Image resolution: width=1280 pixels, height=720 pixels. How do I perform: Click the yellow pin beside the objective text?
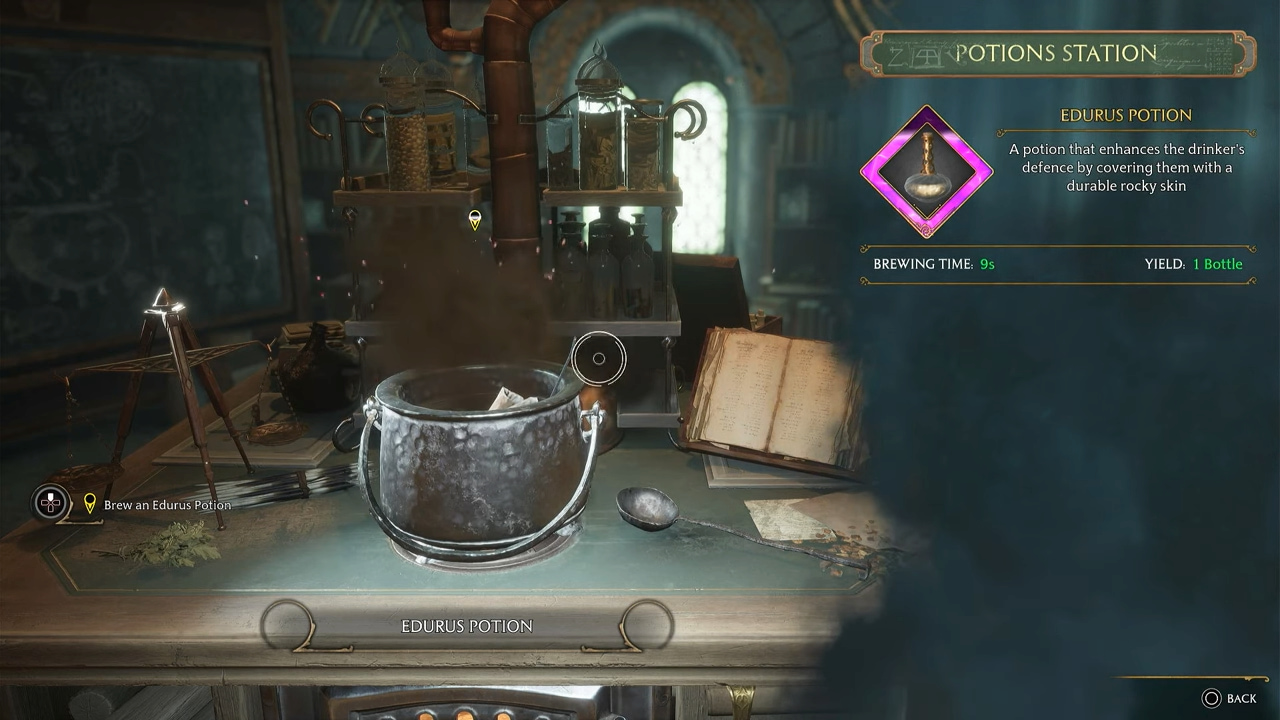pos(91,504)
